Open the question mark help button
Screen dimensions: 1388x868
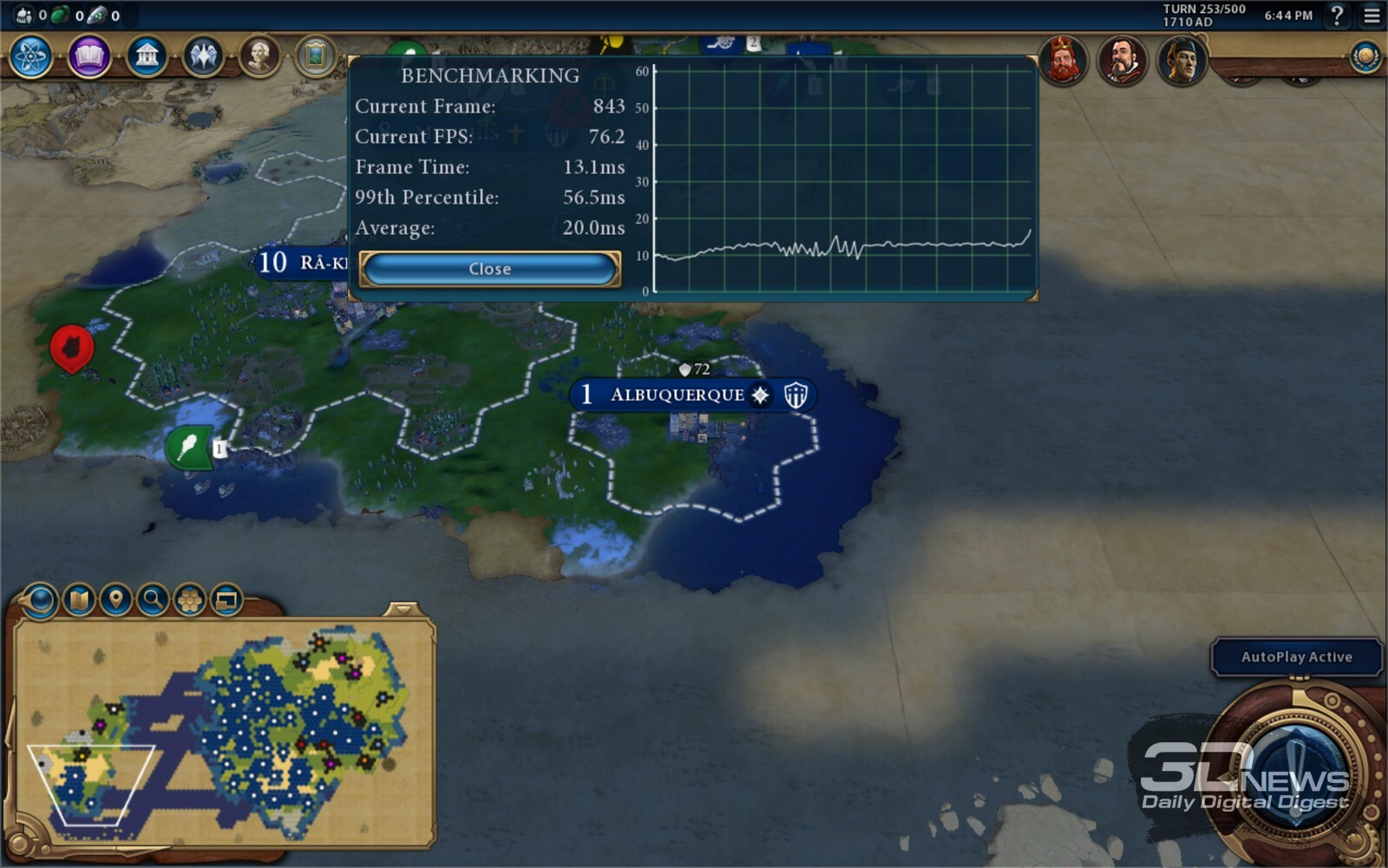tap(1337, 16)
